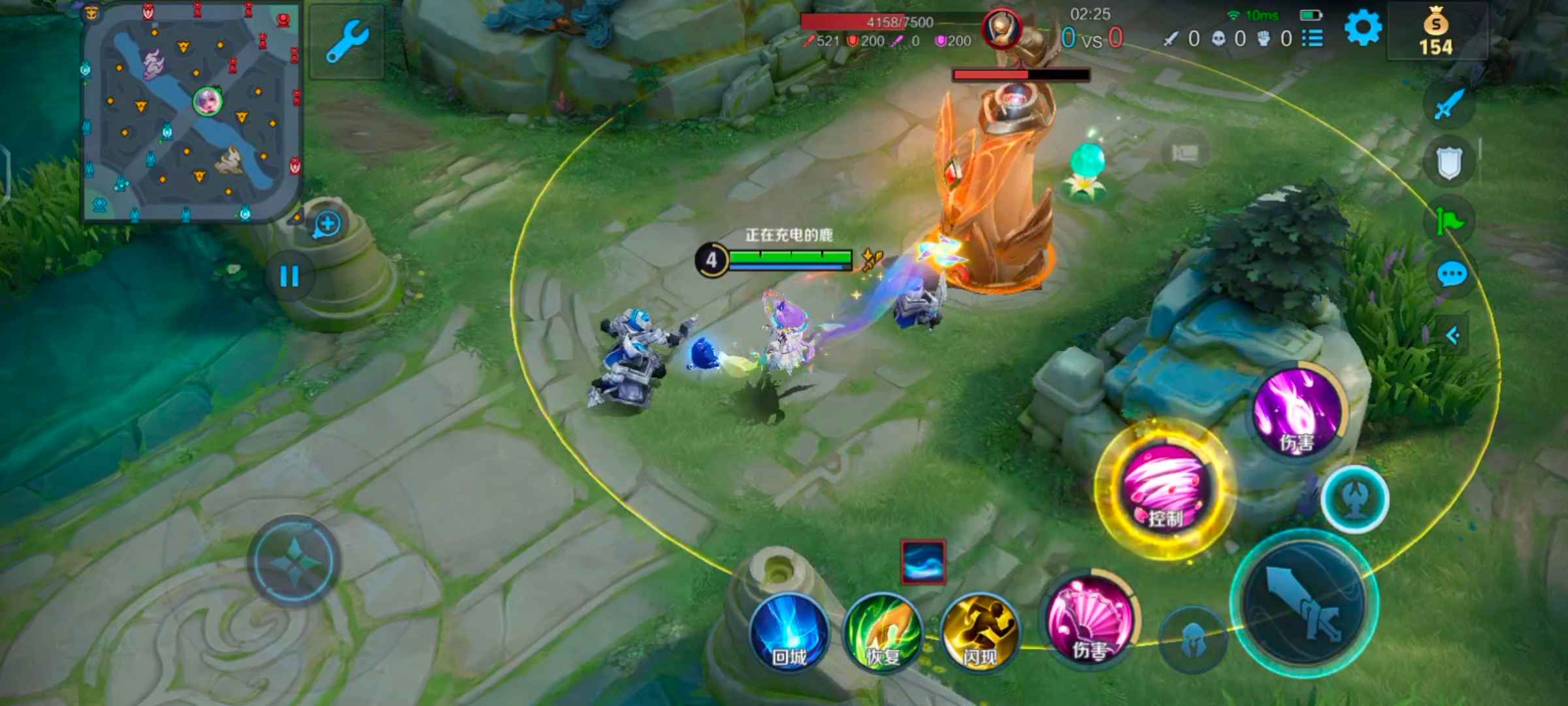Send the blue sword attack signal
The image size is (1568, 706).
click(x=1449, y=104)
